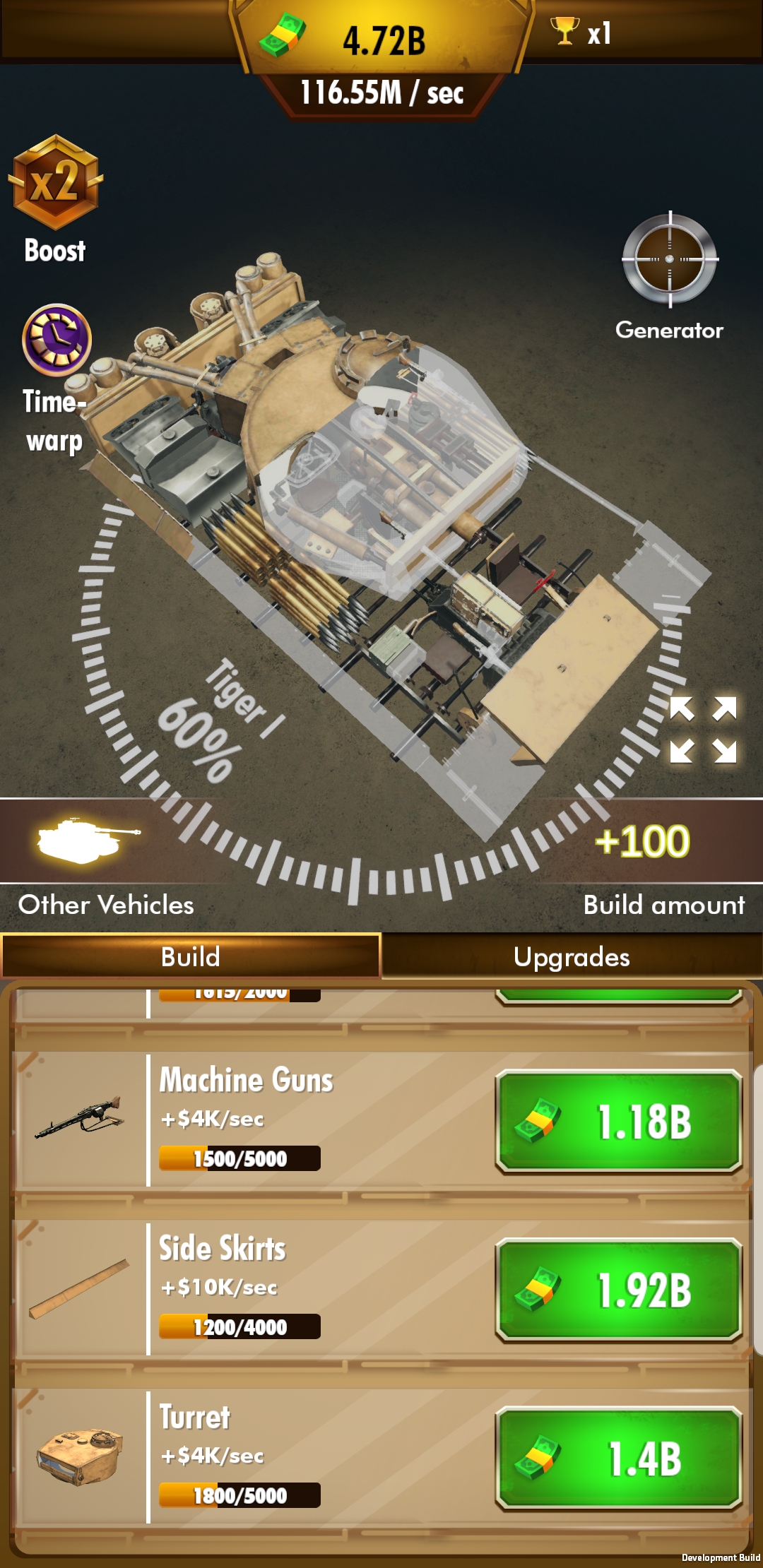This screenshot has height=1568, width=763.
Task: Tap the Generator crosshair button
Action: tap(670, 259)
